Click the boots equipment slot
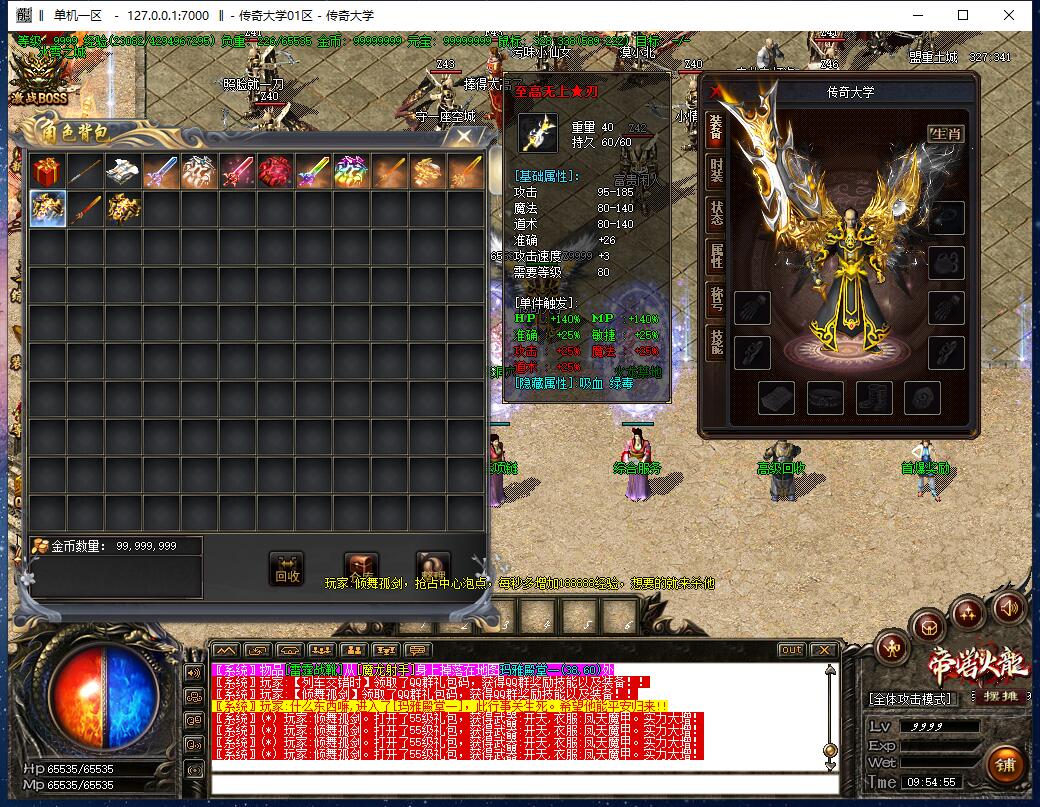 pyautogui.click(x=874, y=397)
